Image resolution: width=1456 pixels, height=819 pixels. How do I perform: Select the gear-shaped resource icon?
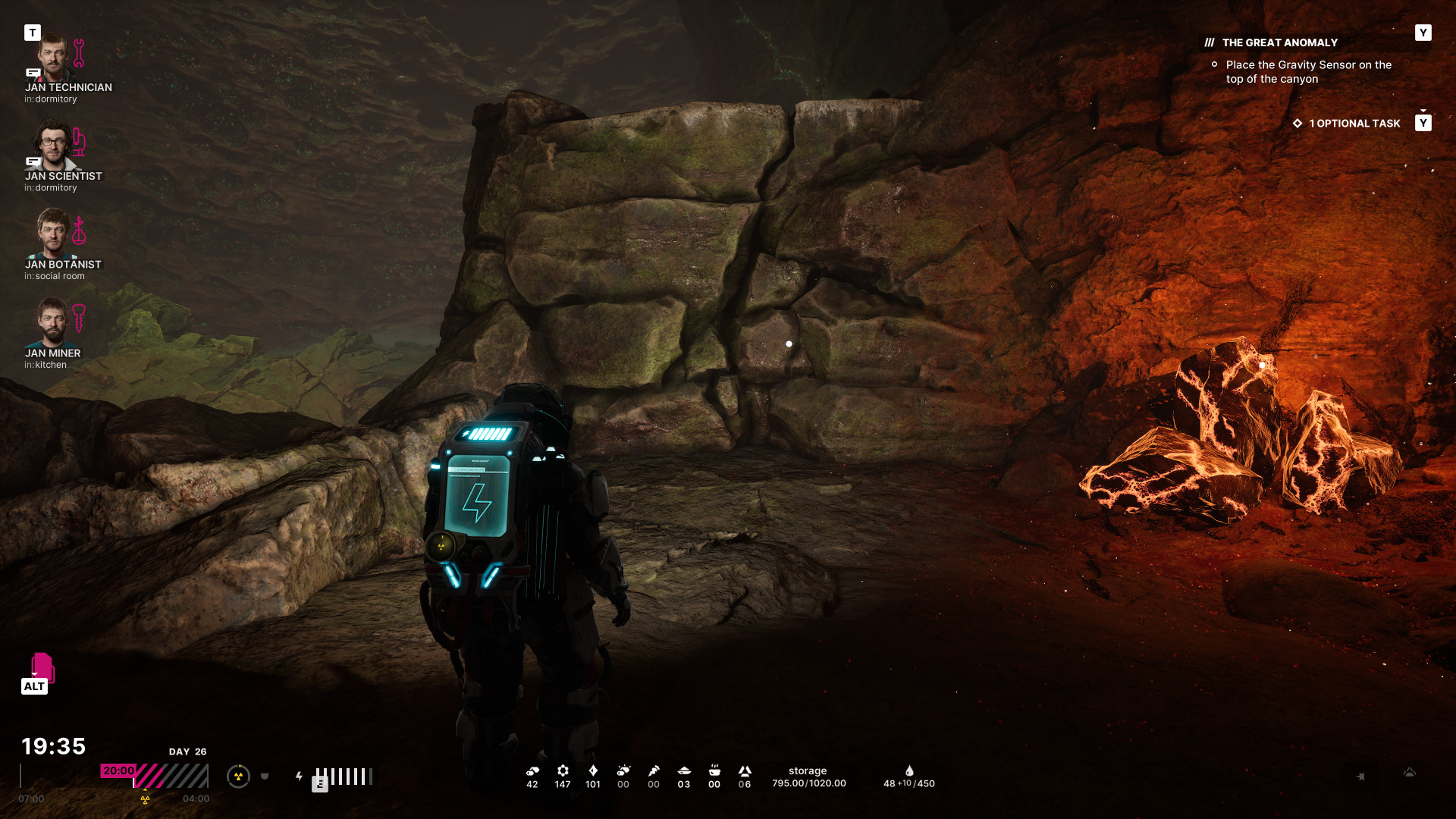tap(563, 771)
